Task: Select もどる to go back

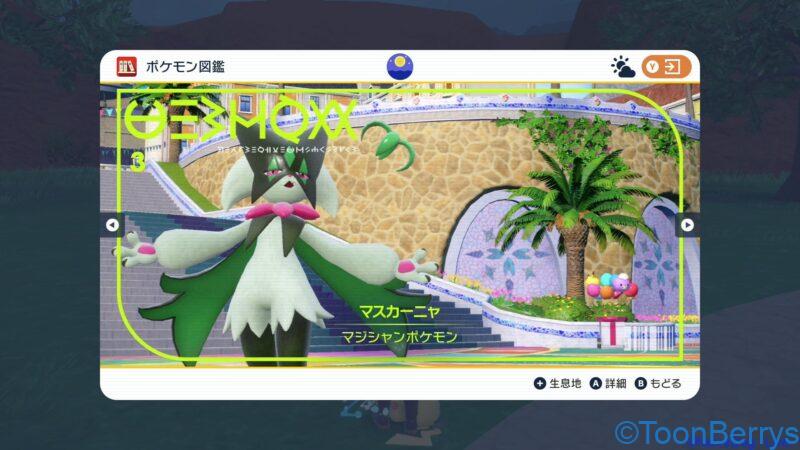Action: (x=658, y=383)
